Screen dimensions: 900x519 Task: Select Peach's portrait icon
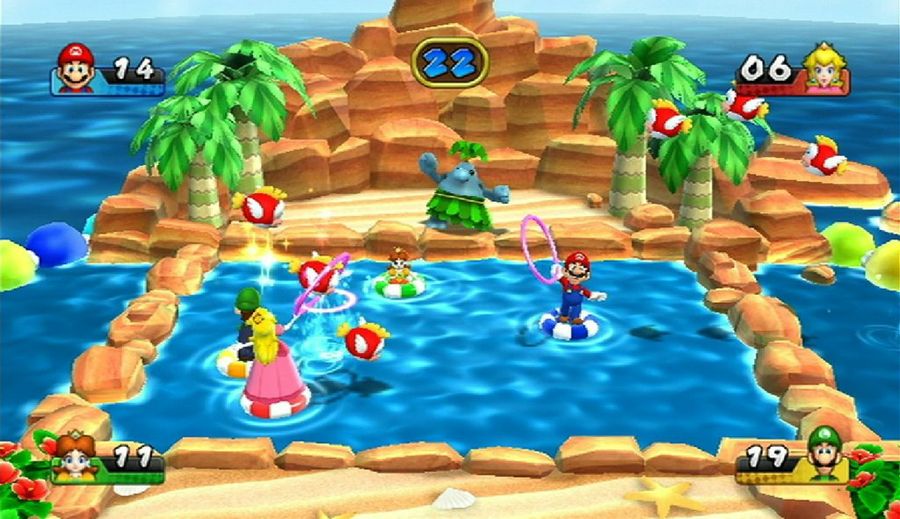pos(824,67)
